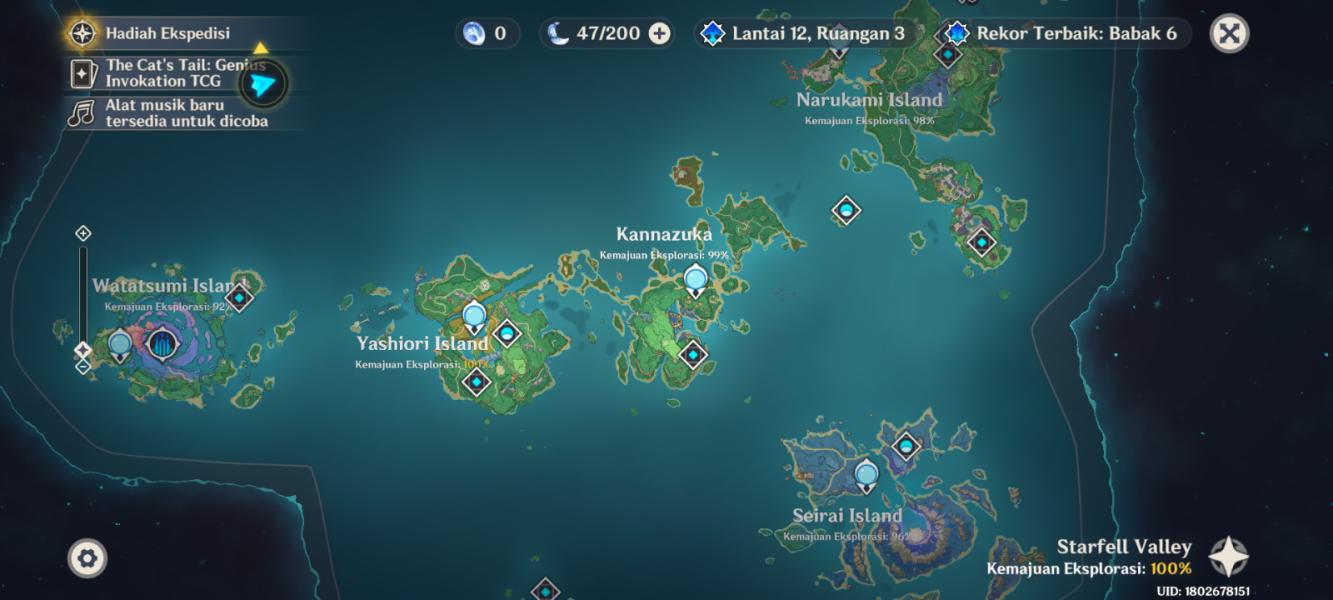This screenshot has width=1333, height=600.
Task: Open the Lantai 12, Ruangan 3 abyss info
Action: [808, 34]
